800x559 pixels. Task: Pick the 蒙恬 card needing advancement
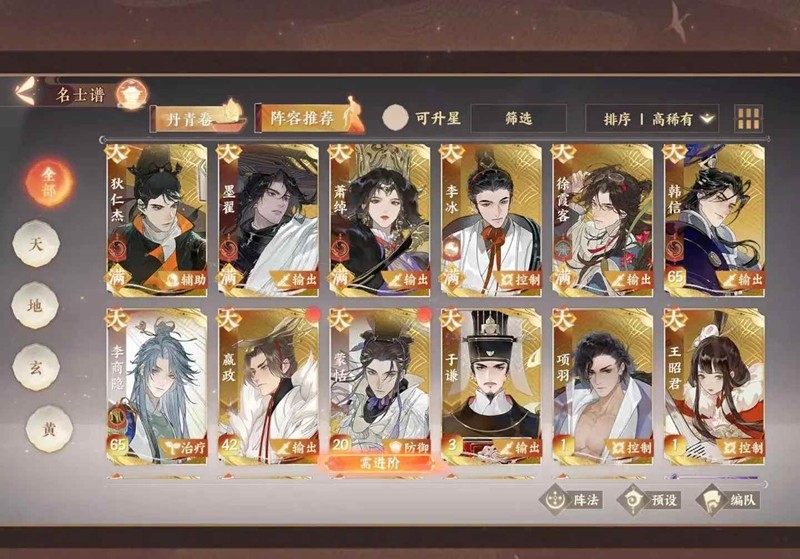pos(380,386)
